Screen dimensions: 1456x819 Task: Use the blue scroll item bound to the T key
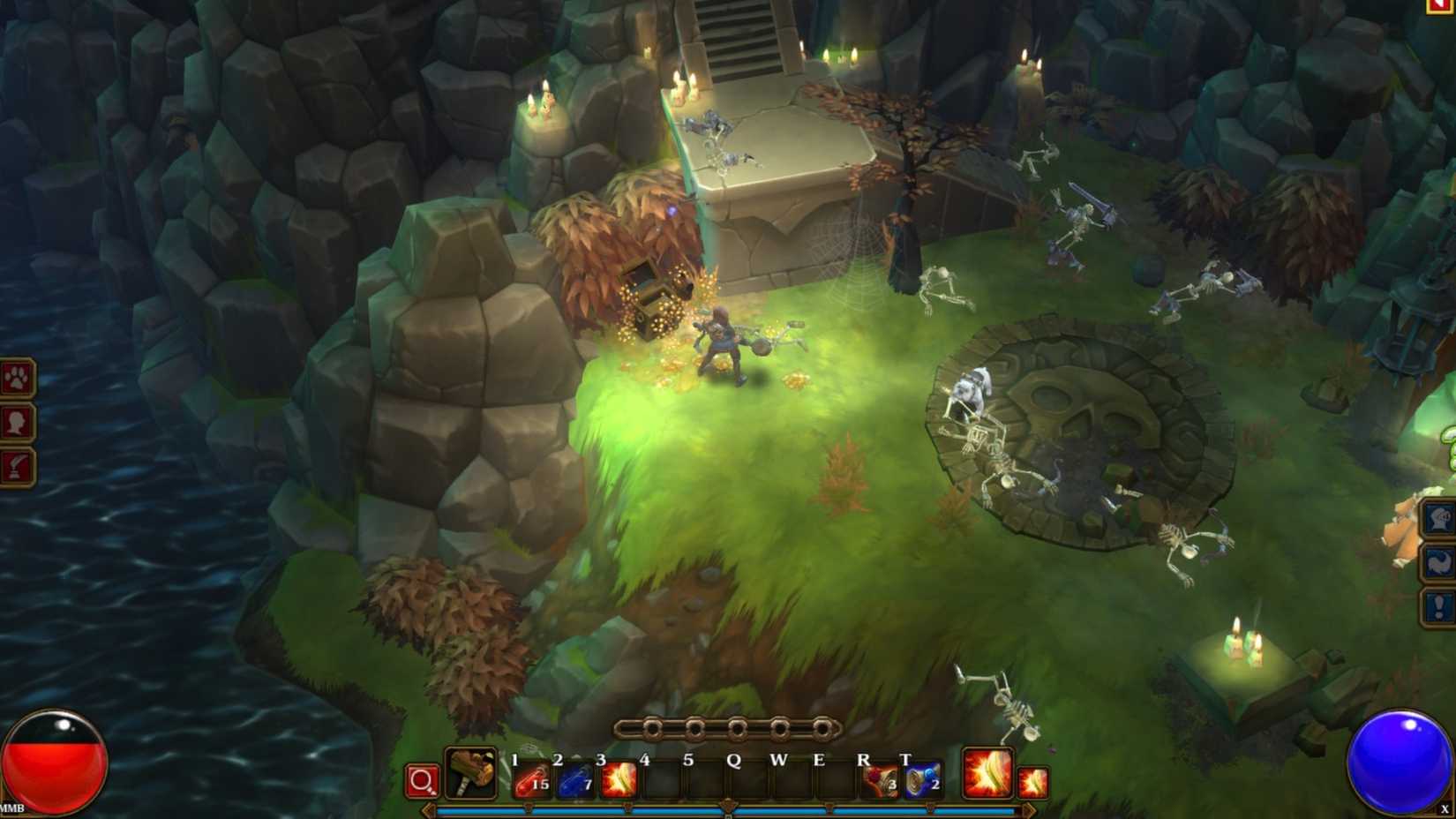point(923,780)
